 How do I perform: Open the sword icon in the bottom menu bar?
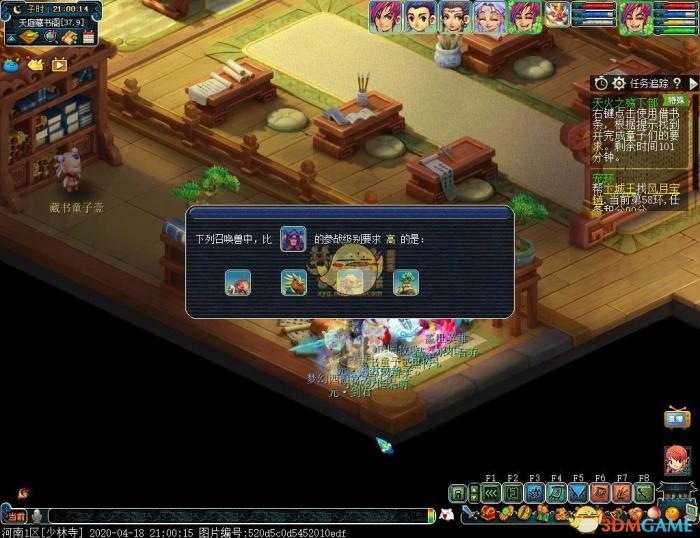coord(468,514)
